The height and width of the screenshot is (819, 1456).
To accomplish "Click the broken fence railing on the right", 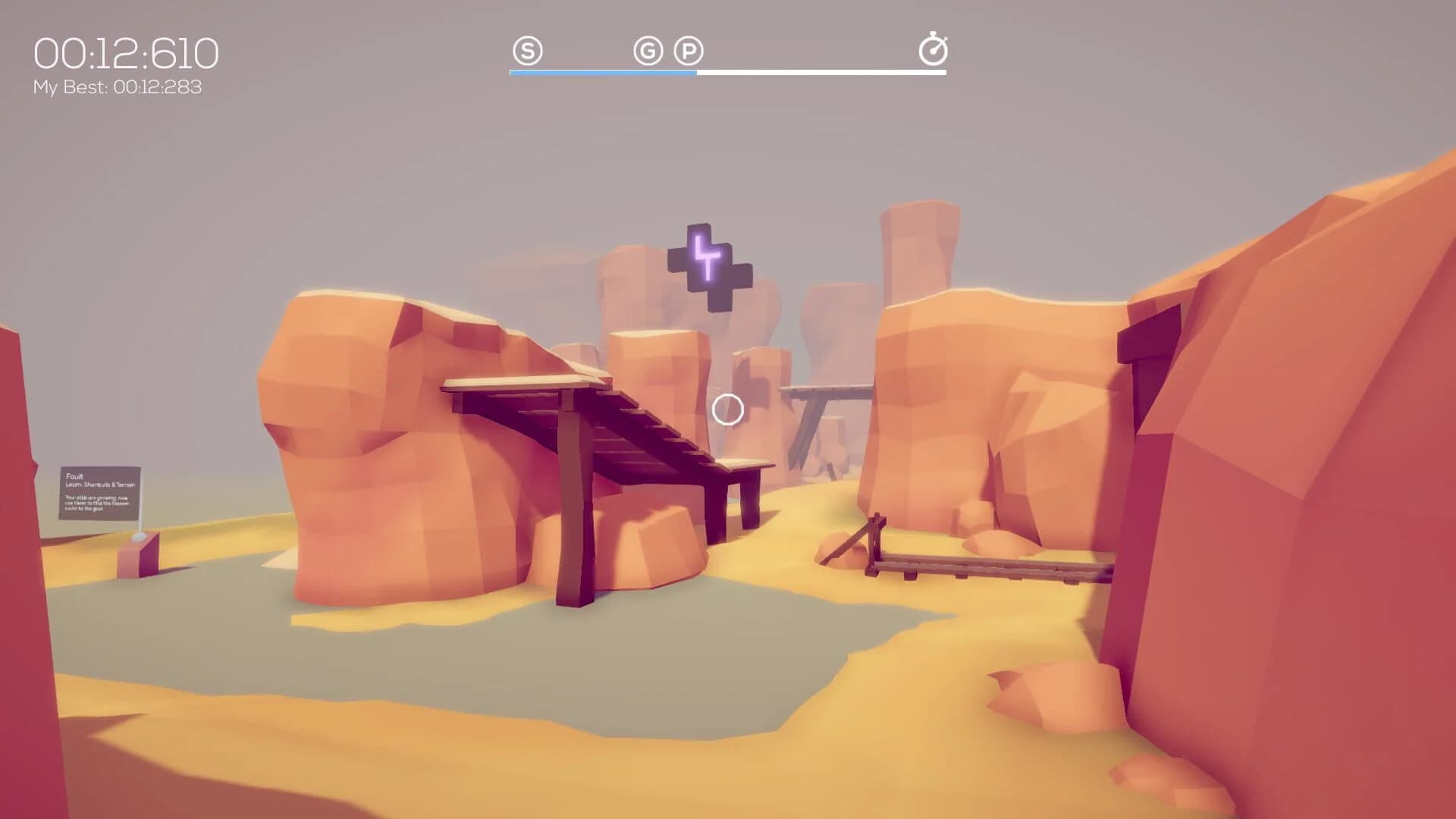I will (986, 565).
